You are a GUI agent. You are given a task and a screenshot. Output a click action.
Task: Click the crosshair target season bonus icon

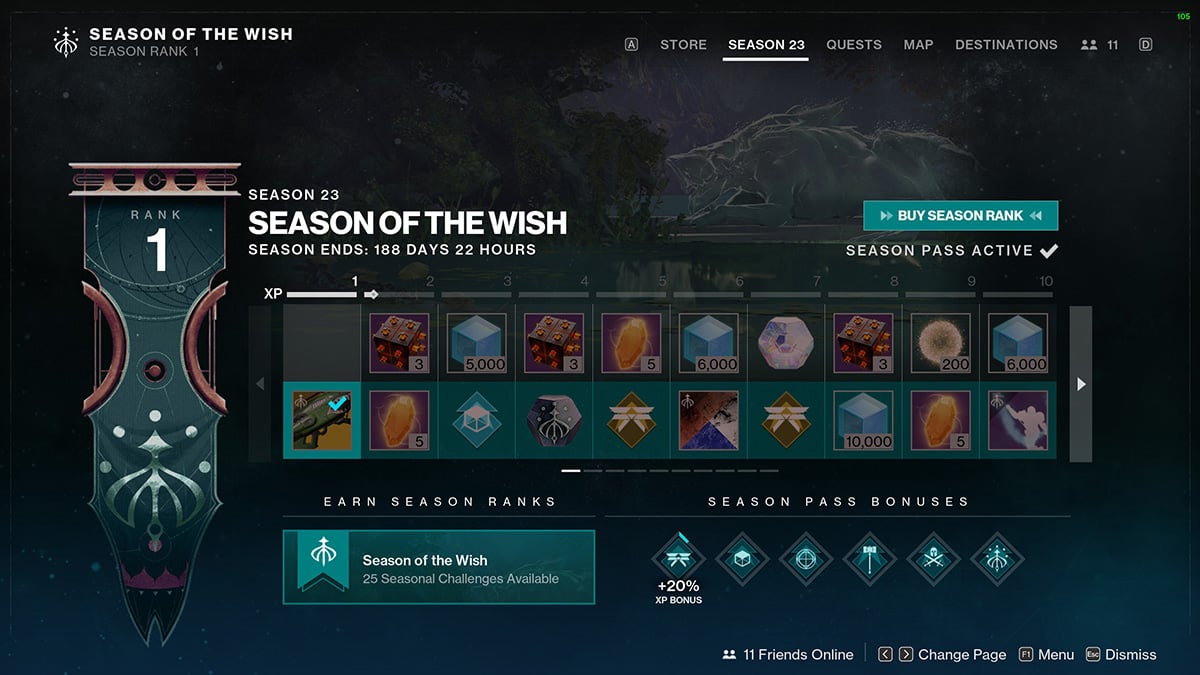[805, 557]
